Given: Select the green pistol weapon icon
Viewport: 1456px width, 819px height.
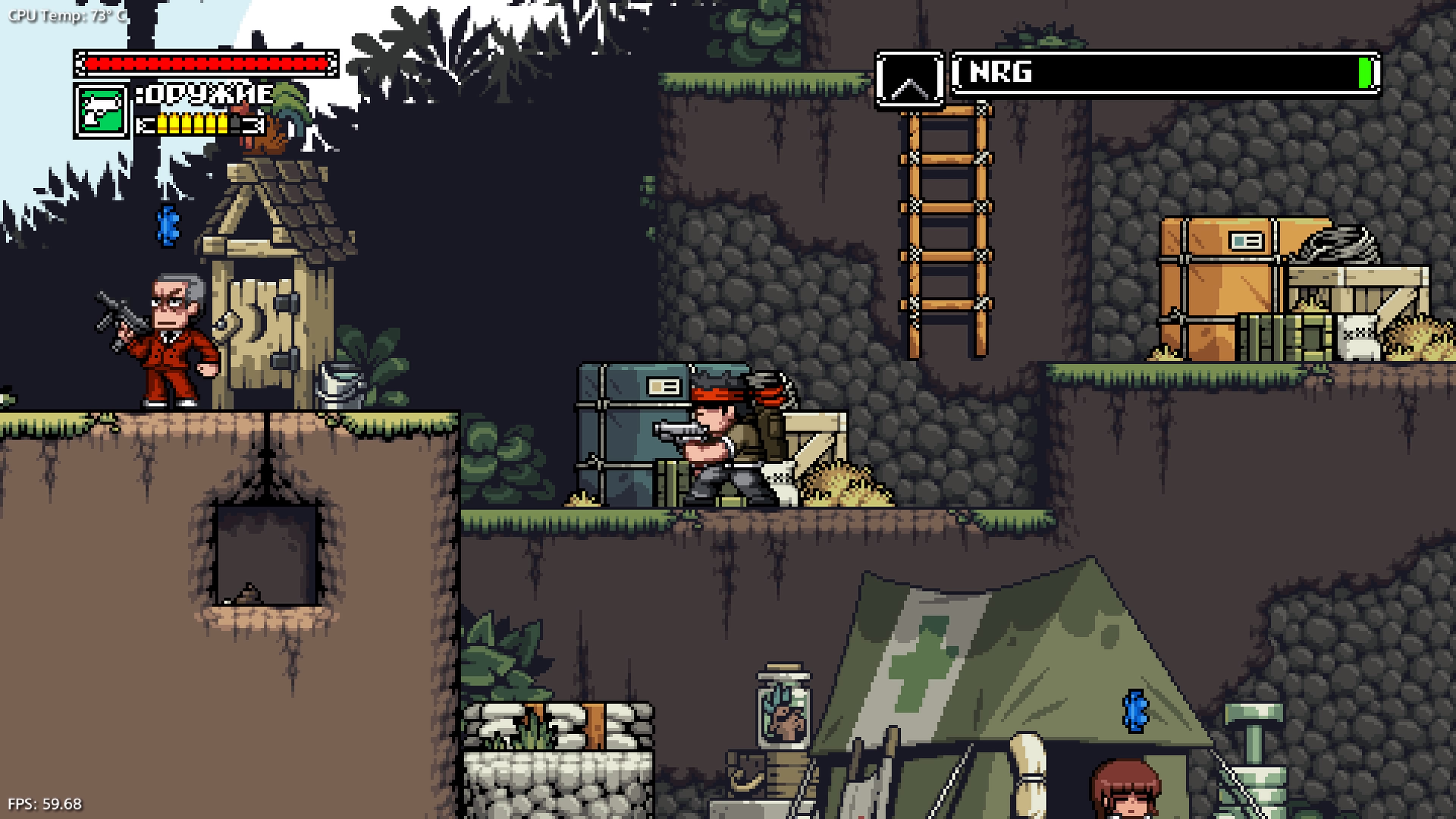Looking at the screenshot, I should pos(101,110).
